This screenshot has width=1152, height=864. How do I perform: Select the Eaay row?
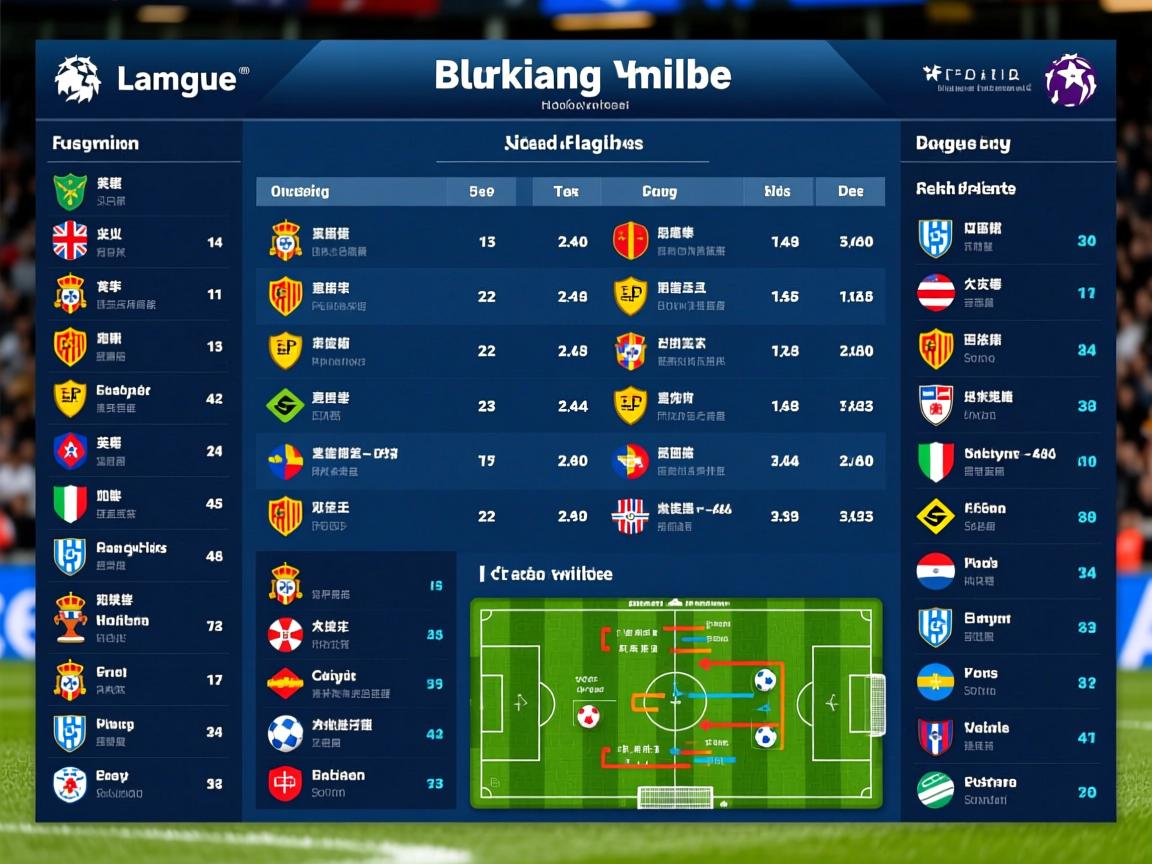[137, 784]
